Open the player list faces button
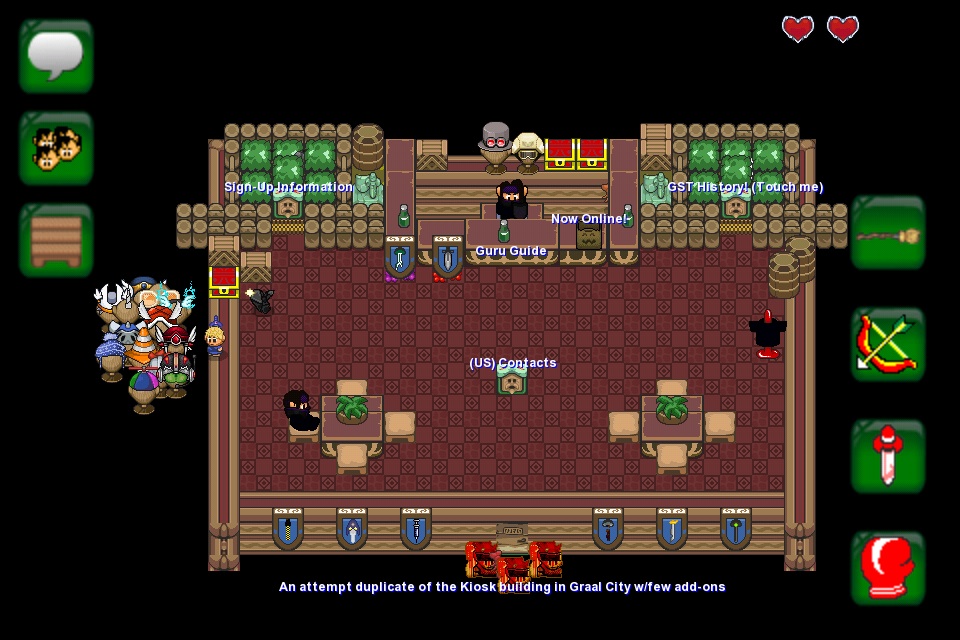960x640 pixels. click(x=56, y=148)
